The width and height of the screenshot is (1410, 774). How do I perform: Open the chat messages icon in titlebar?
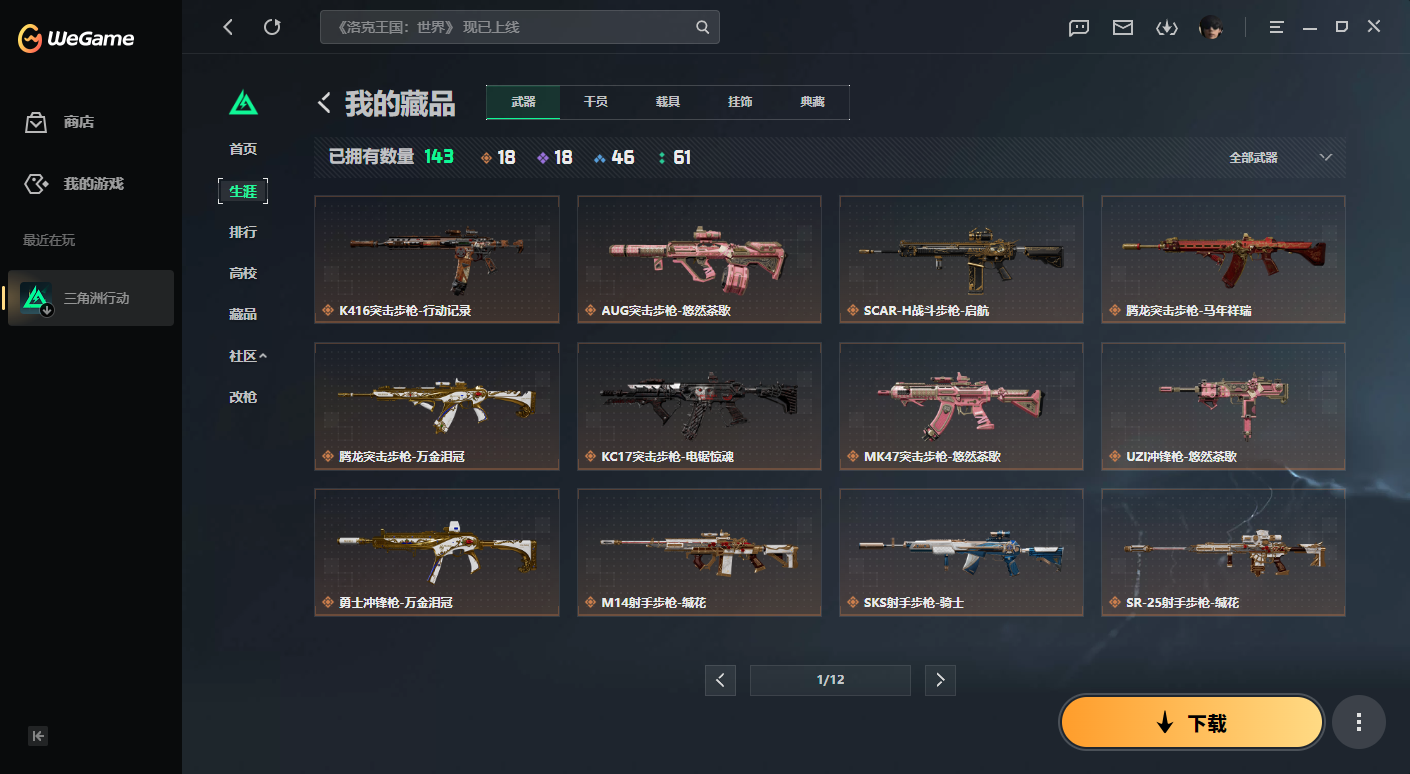click(1078, 28)
